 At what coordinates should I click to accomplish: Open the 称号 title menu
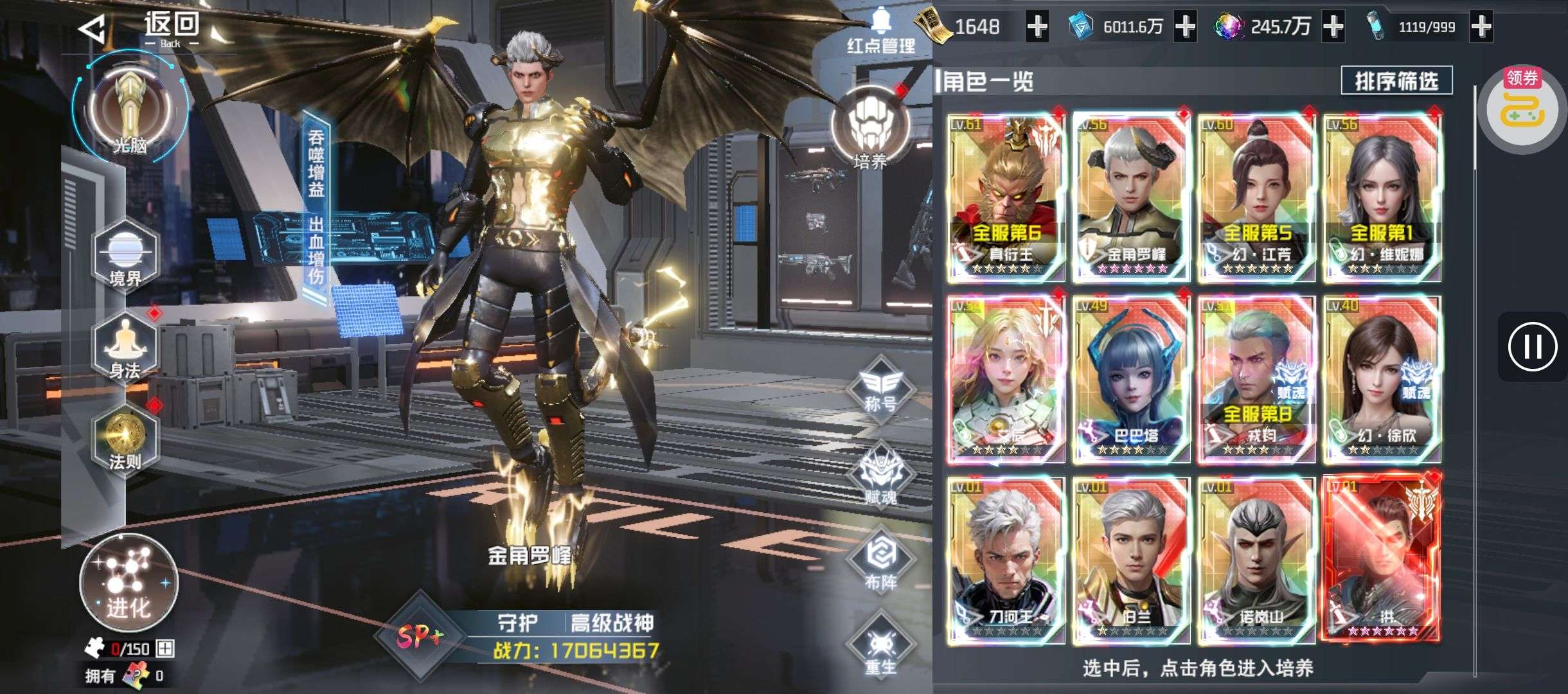pyautogui.click(x=880, y=389)
